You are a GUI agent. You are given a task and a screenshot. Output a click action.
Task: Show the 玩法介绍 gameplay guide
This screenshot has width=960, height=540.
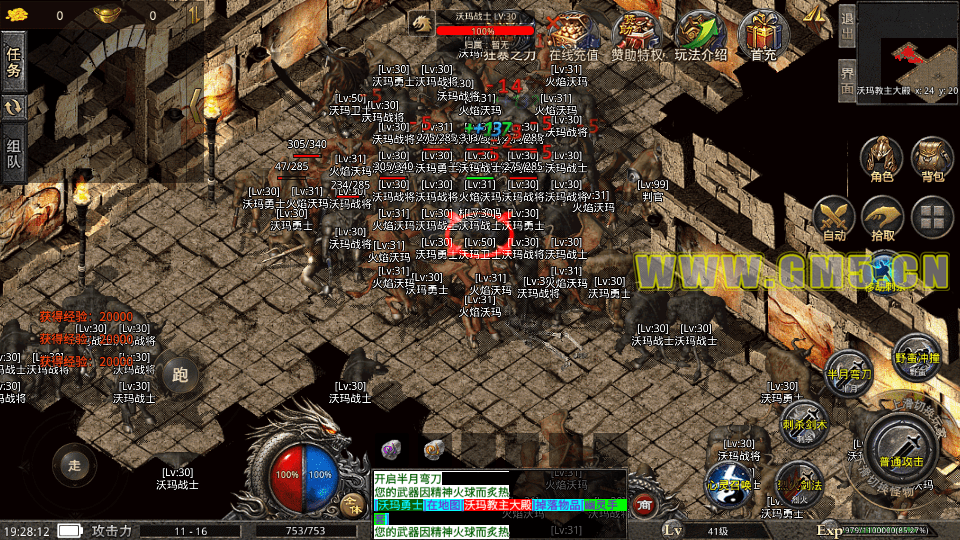pyautogui.click(x=700, y=36)
